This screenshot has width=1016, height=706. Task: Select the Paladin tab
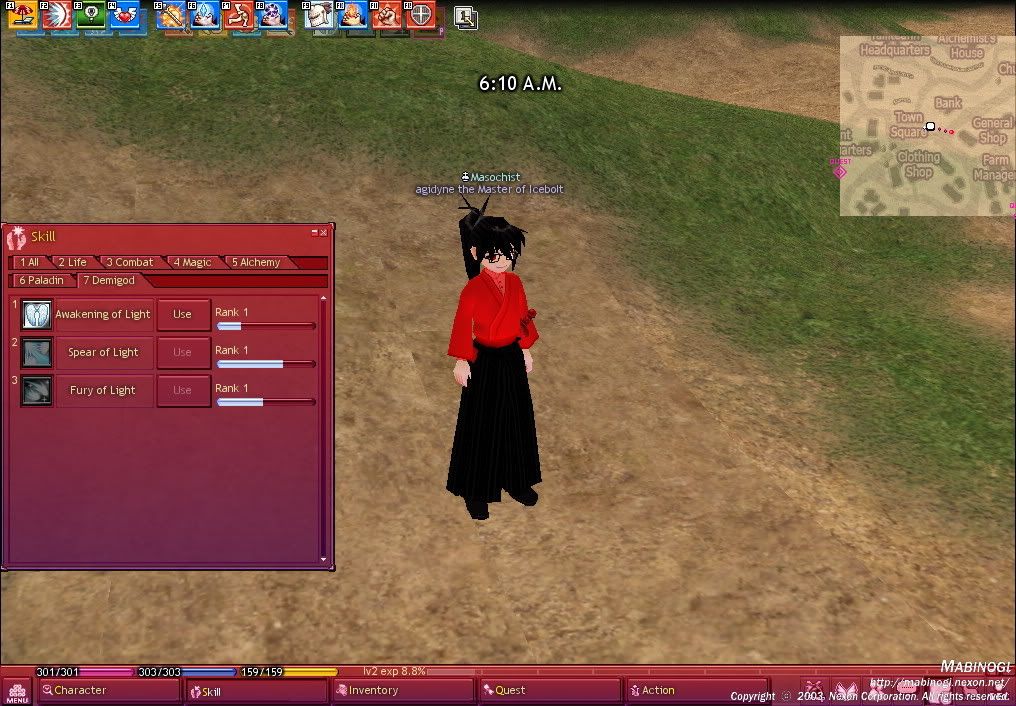[41, 280]
